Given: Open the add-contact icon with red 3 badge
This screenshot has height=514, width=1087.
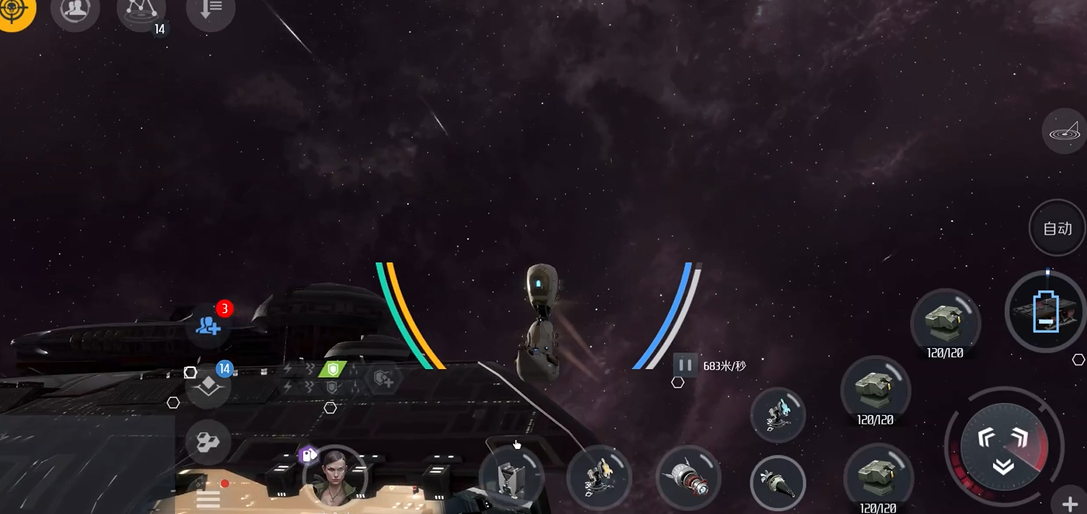Looking at the screenshot, I should point(209,324).
